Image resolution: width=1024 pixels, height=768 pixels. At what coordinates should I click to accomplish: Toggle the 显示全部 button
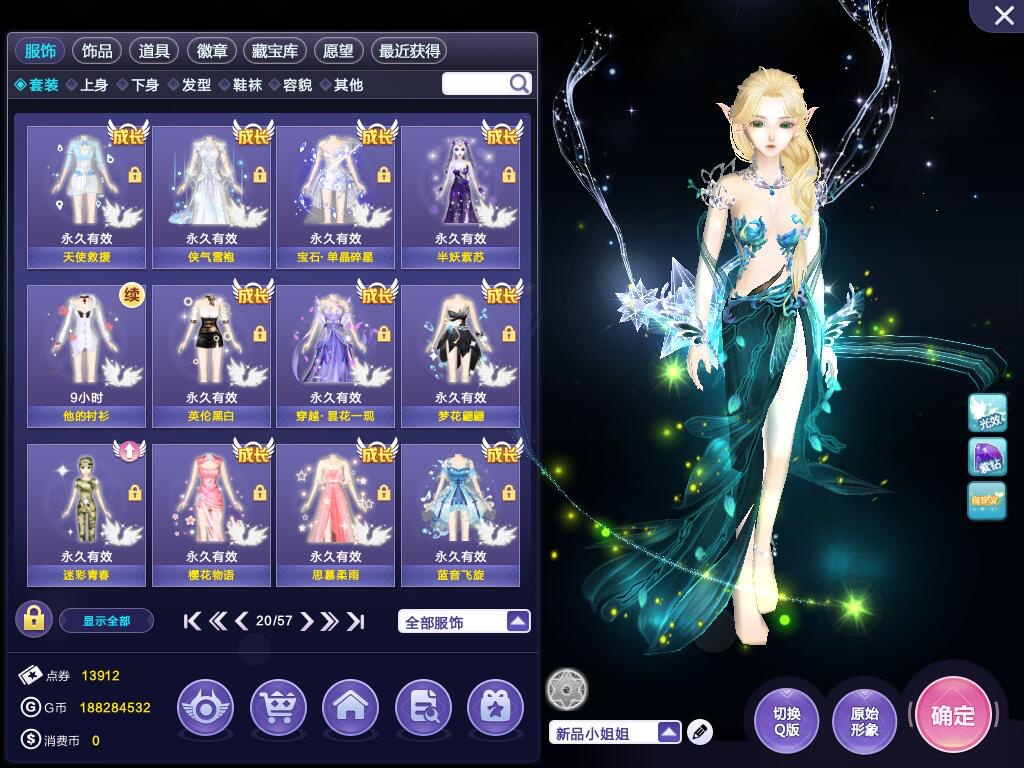tap(106, 621)
